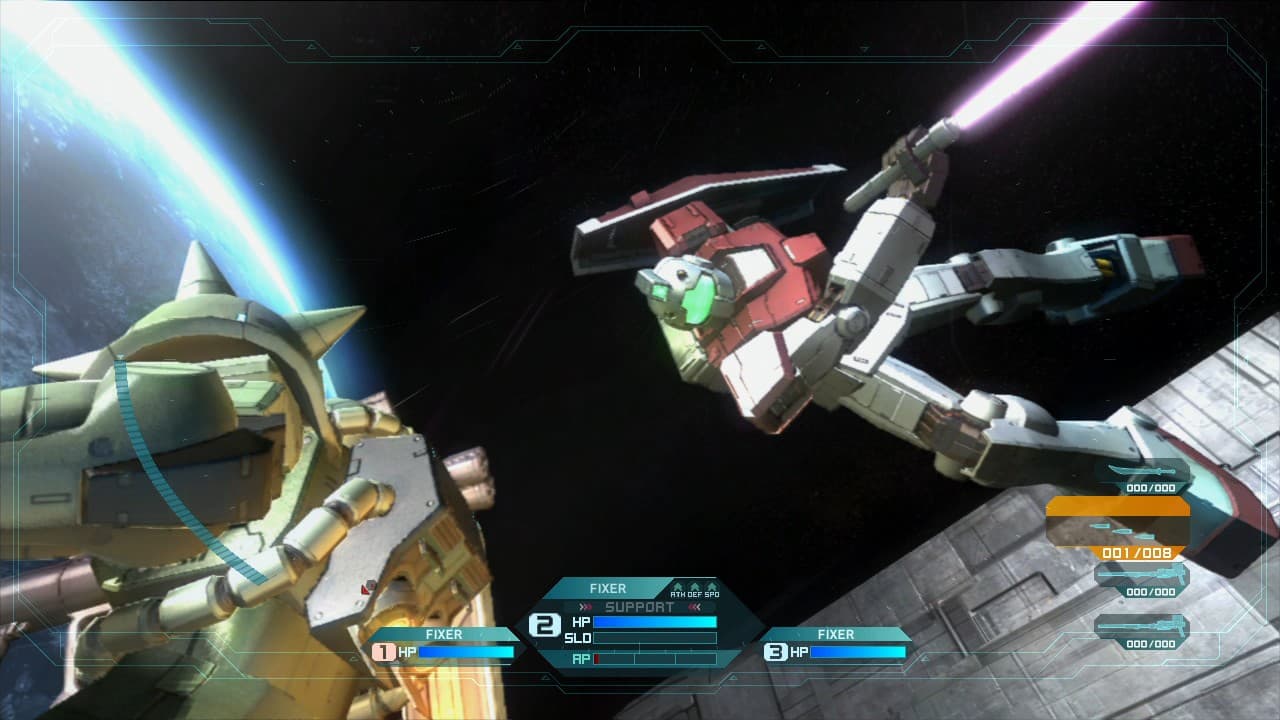Viewport: 1280px width, 720px height.
Task: Click the right-pointing chevrons beside SUPPORT
Action: (x=584, y=605)
